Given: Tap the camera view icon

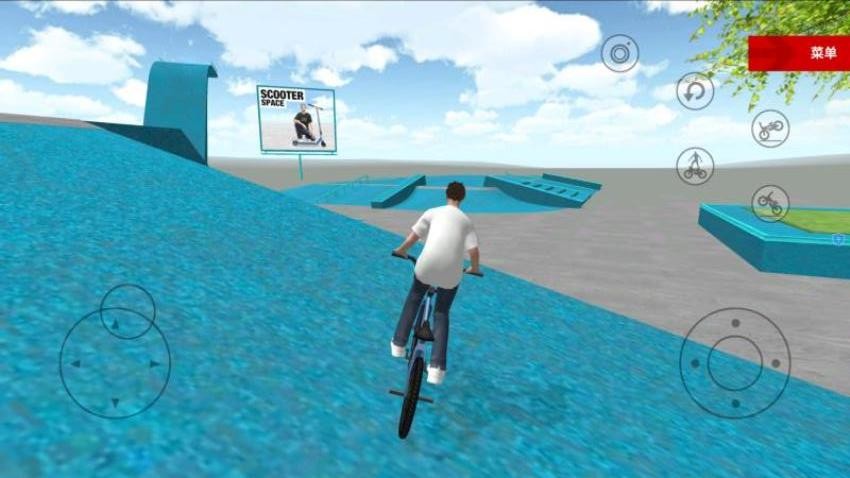Looking at the screenshot, I should (x=620, y=53).
